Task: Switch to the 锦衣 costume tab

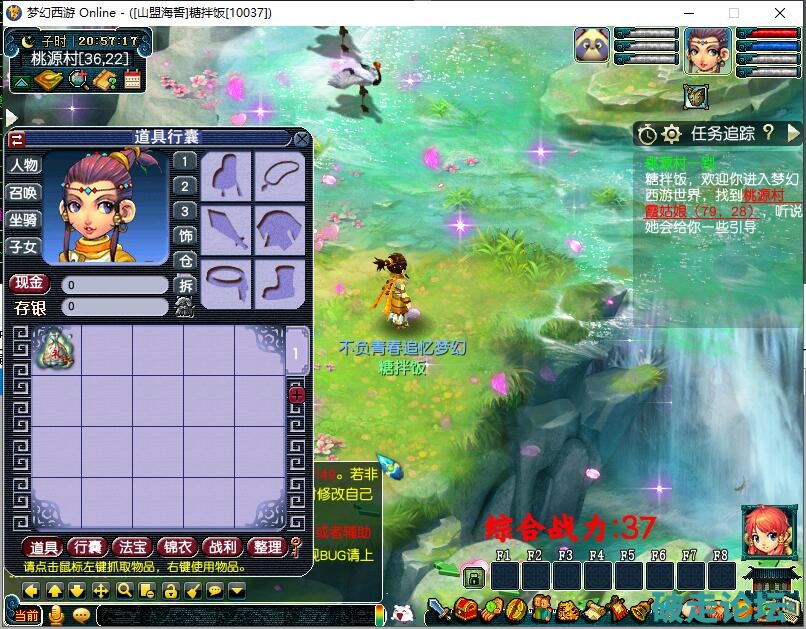Action: pyautogui.click(x=176, y=546)
